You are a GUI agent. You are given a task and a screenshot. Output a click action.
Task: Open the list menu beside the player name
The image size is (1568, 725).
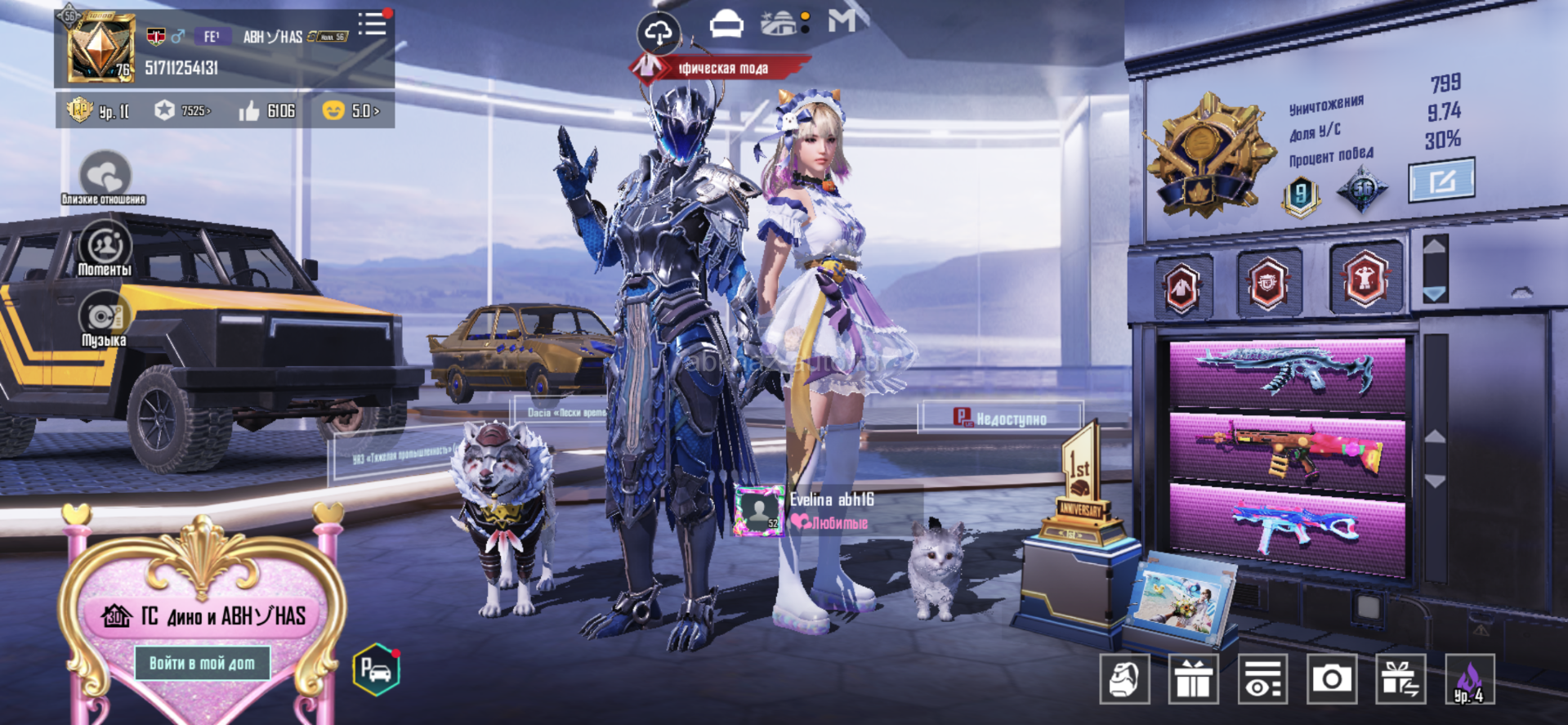[373, 23]
